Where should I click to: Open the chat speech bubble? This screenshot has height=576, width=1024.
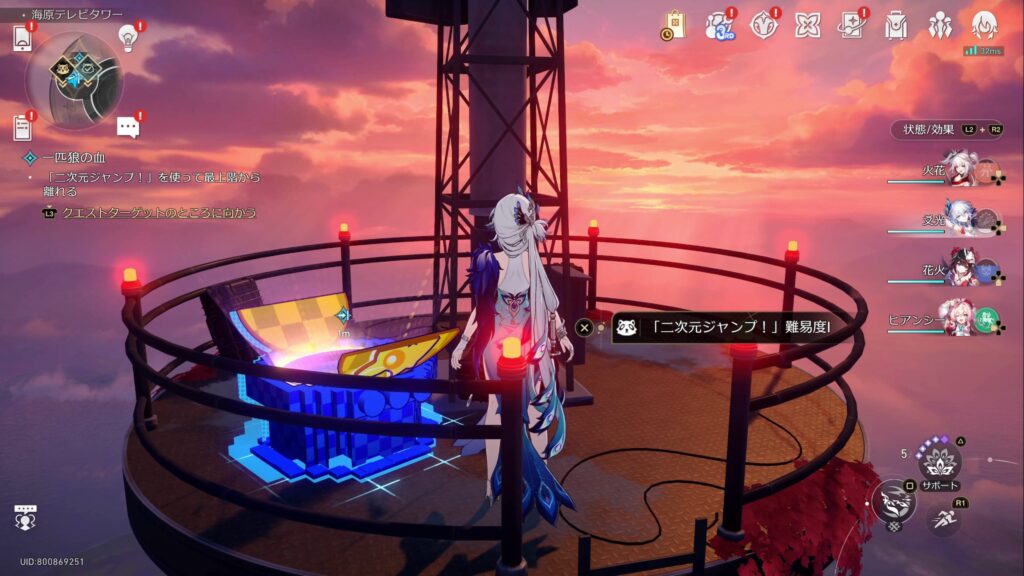click(x=128, y=126)
